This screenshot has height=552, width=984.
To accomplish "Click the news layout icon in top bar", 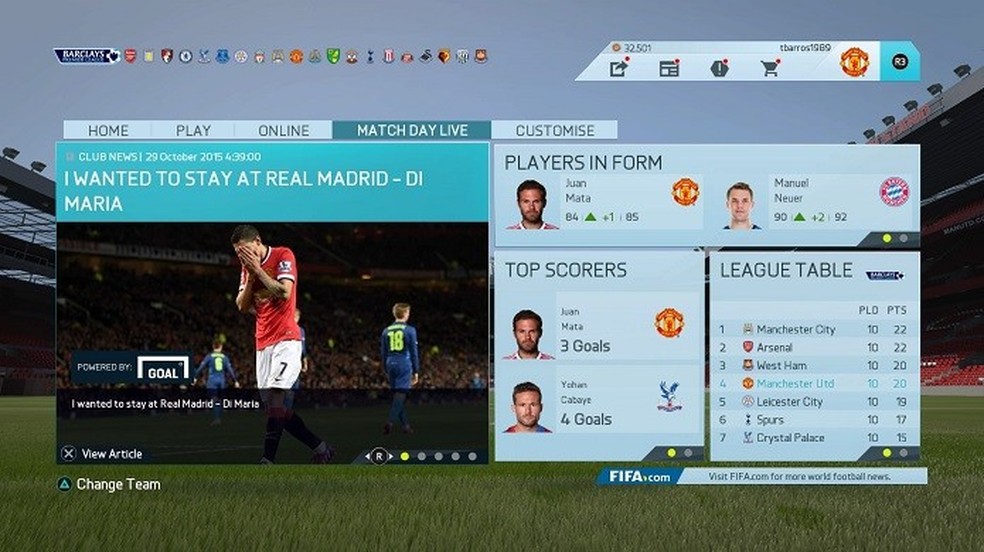I will (669, 68).
